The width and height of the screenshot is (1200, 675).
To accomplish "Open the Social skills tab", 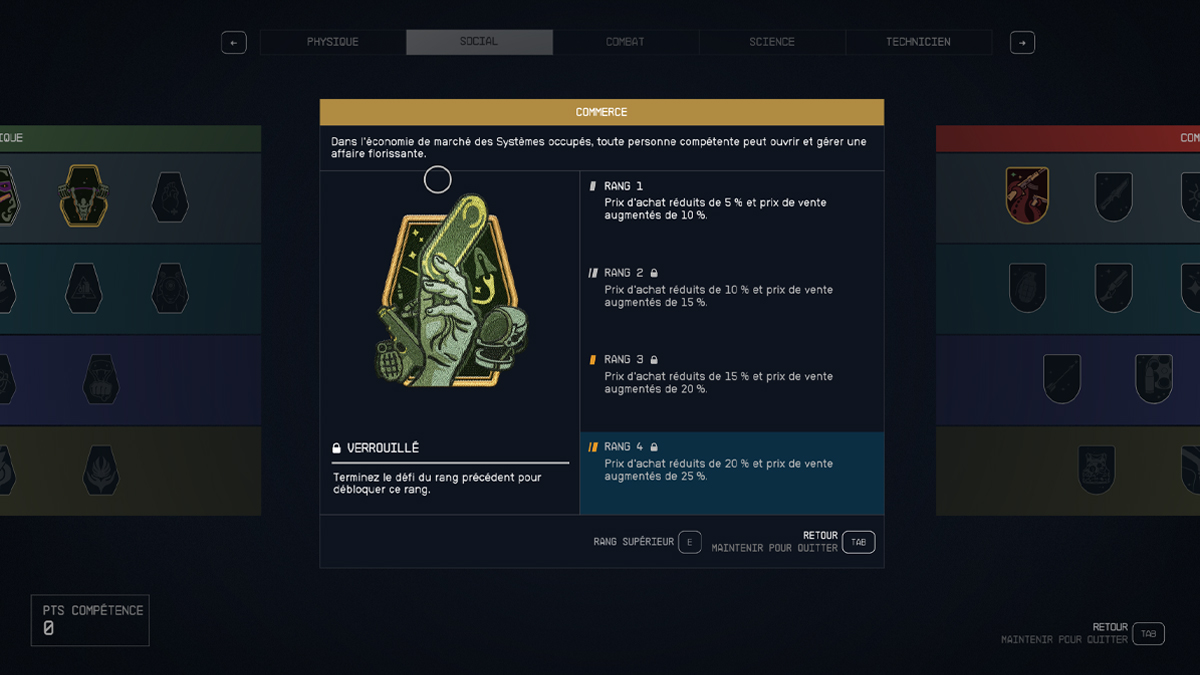I will (479, 42).
